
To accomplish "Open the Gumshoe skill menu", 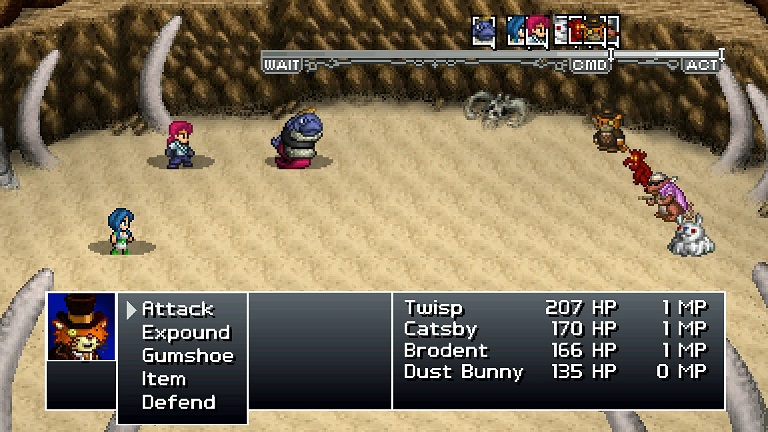I will tap(187, 355).
